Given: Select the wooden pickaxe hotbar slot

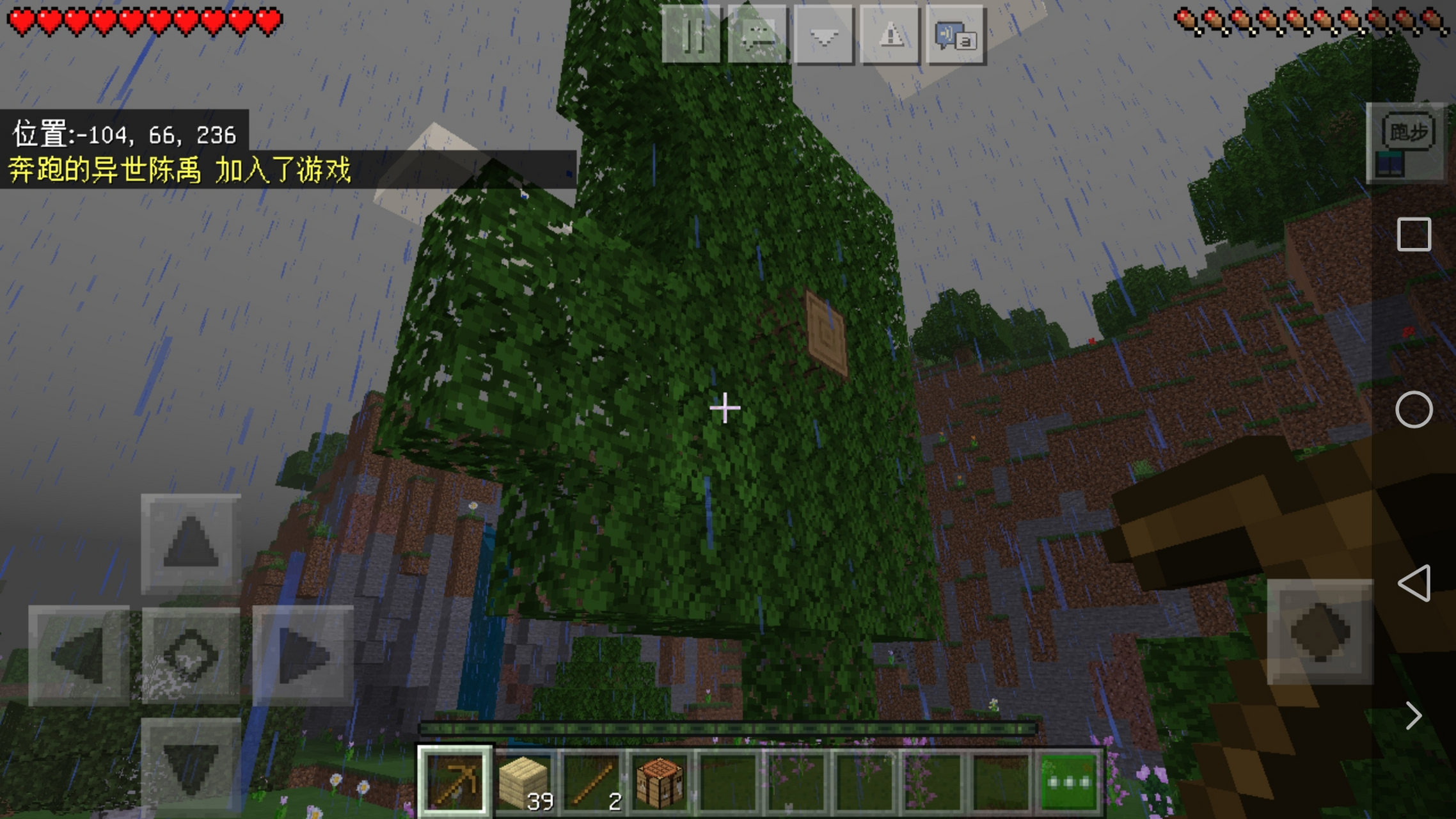Looking at the screenshot, I should pos(454,781).
